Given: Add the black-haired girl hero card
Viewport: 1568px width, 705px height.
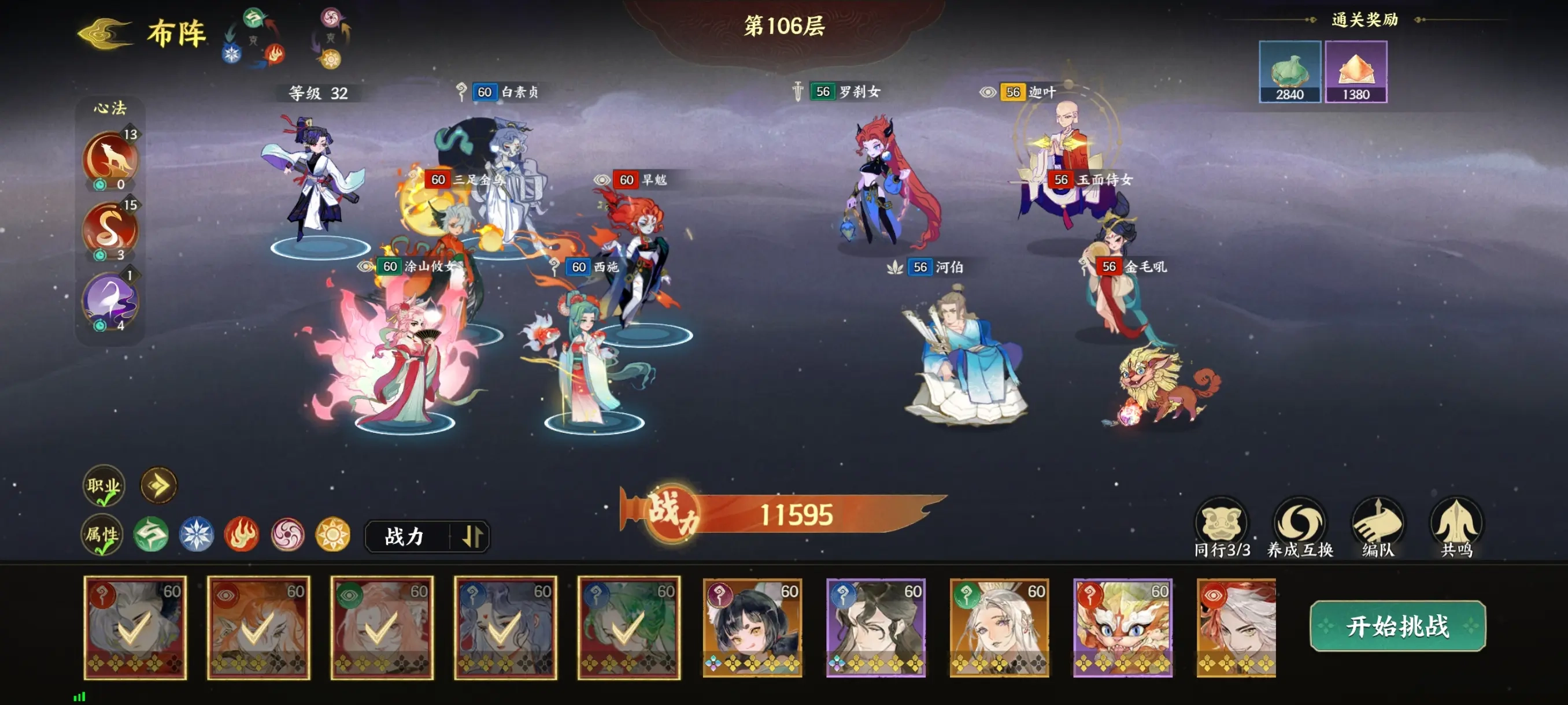Looking at the screenshot, I should [752, 627].
